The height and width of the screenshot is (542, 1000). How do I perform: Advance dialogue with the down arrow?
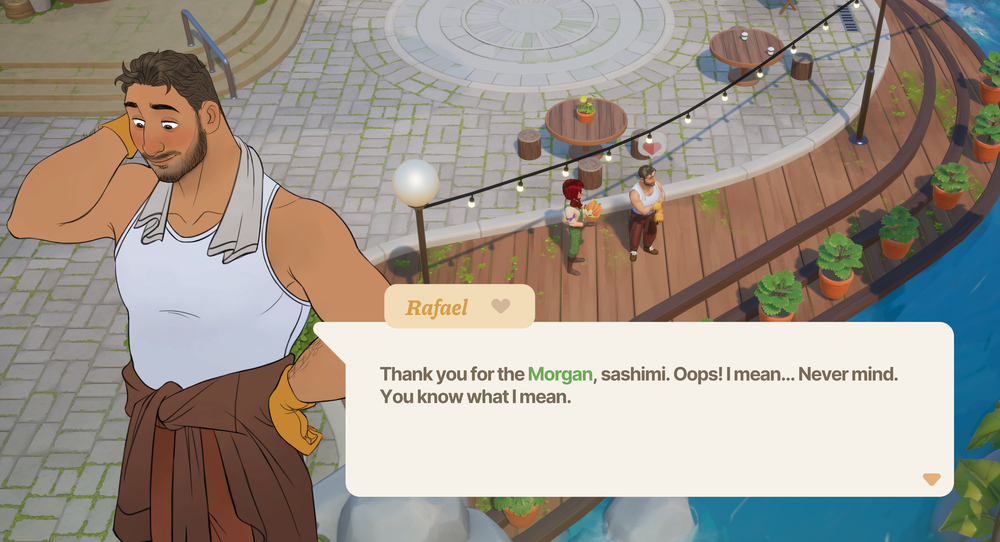coord(931,480)
